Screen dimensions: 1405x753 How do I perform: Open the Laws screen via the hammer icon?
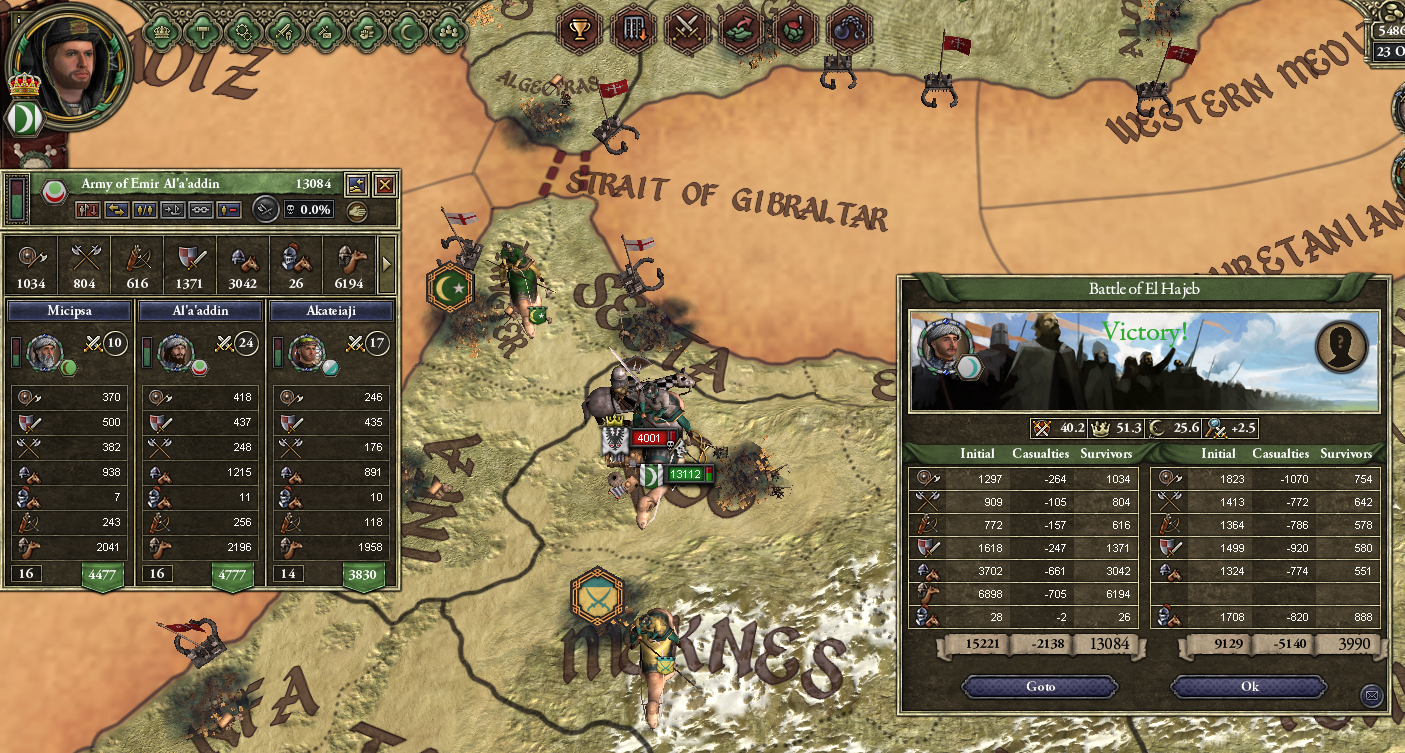pos(201,31)
